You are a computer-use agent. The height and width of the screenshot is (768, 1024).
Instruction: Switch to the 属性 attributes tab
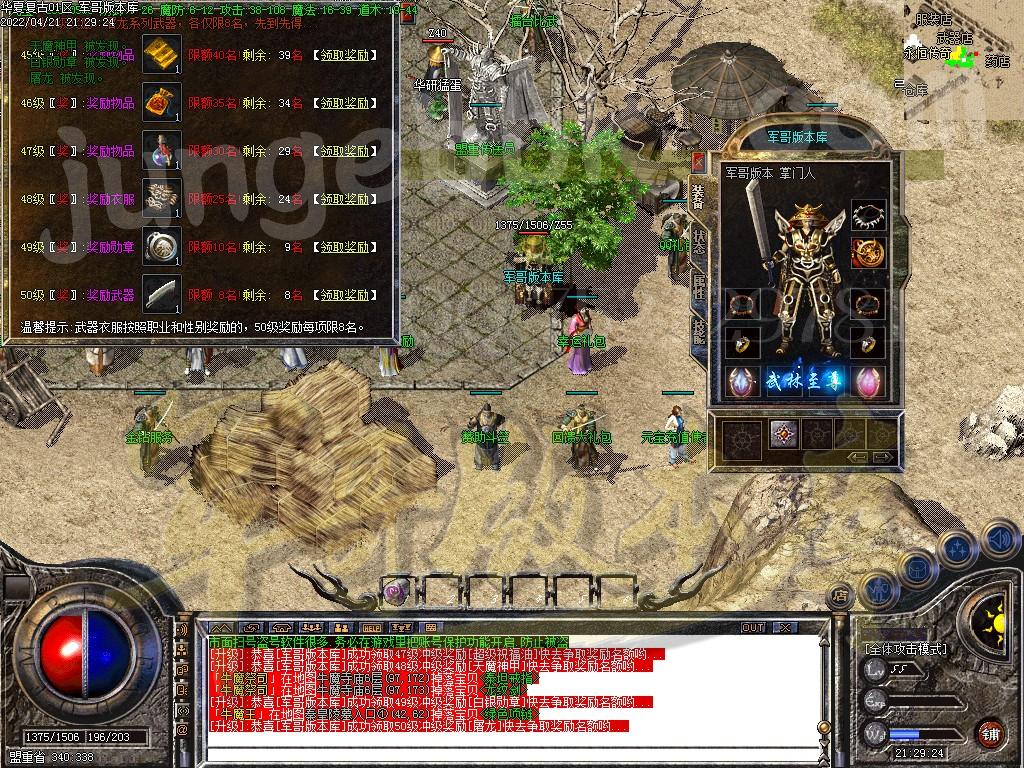pyautogui.click(x=698, y=286)
